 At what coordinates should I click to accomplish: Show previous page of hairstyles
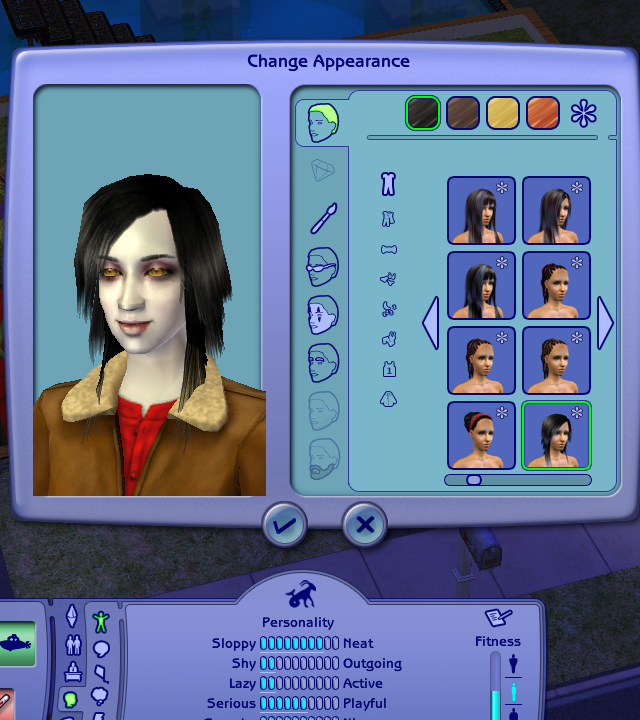pyautogui.click(x=431, y=323)
